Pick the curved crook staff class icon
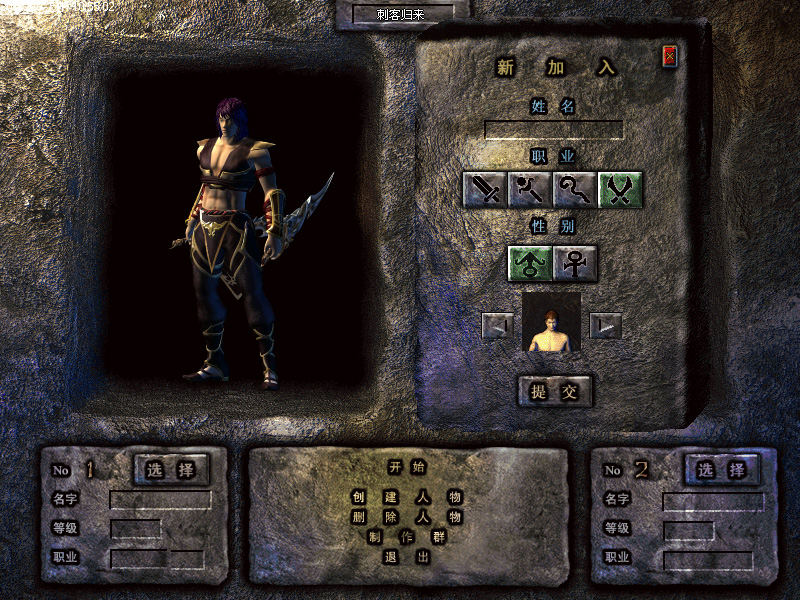 point(575,189)
